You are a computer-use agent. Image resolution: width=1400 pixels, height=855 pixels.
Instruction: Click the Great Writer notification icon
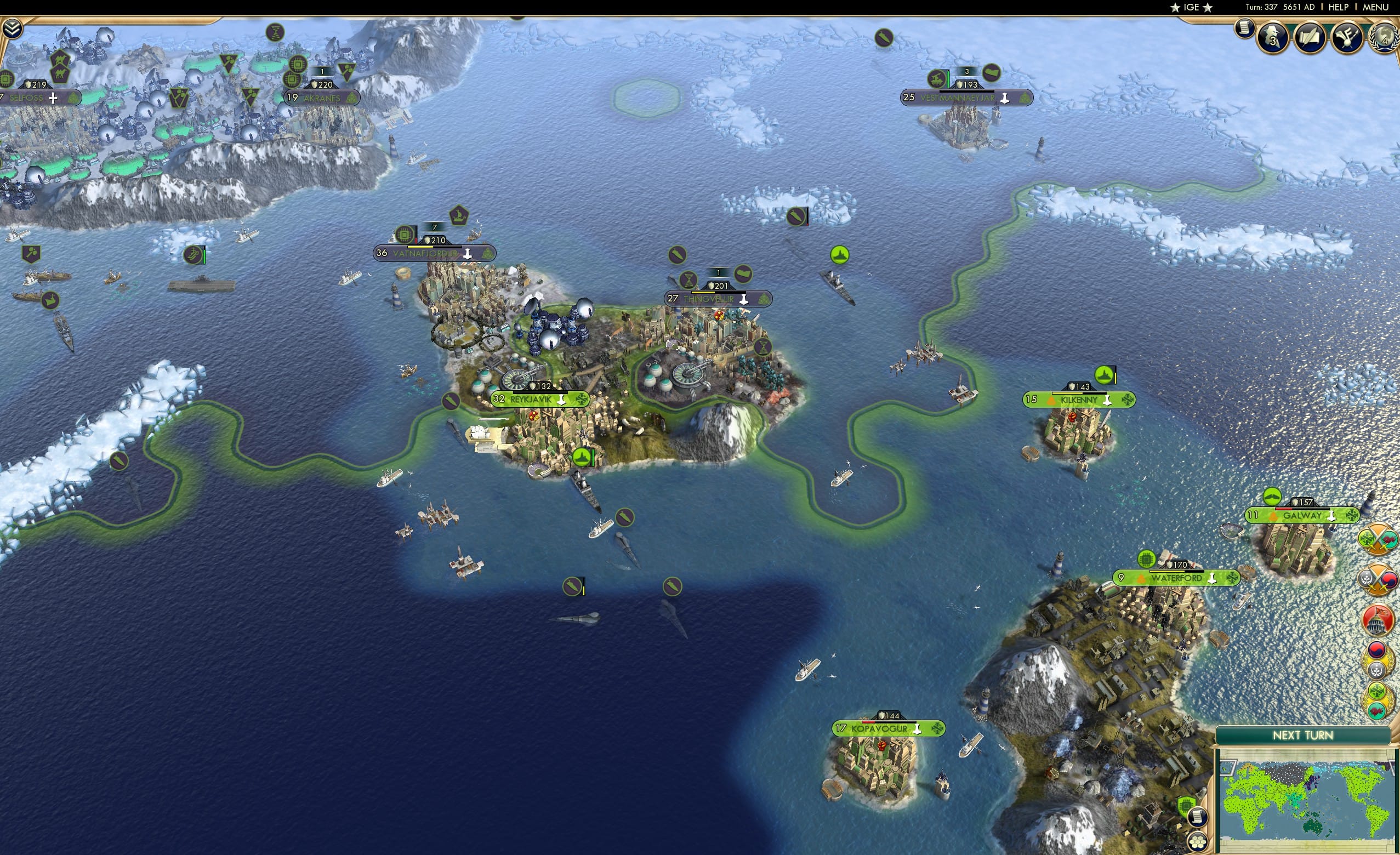1311,38
